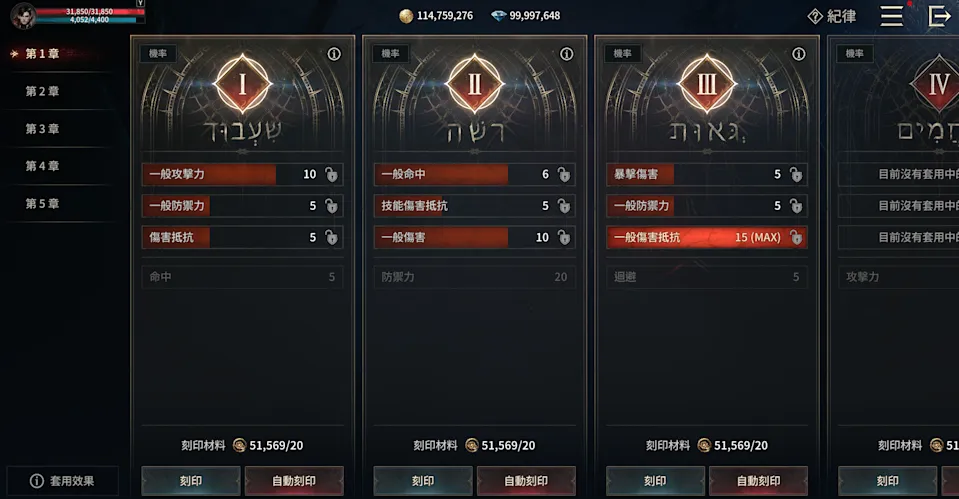Toggle the lock on 暴擊傷害 stat
Viewport: 959px width, 499px height.
[795, 175]
